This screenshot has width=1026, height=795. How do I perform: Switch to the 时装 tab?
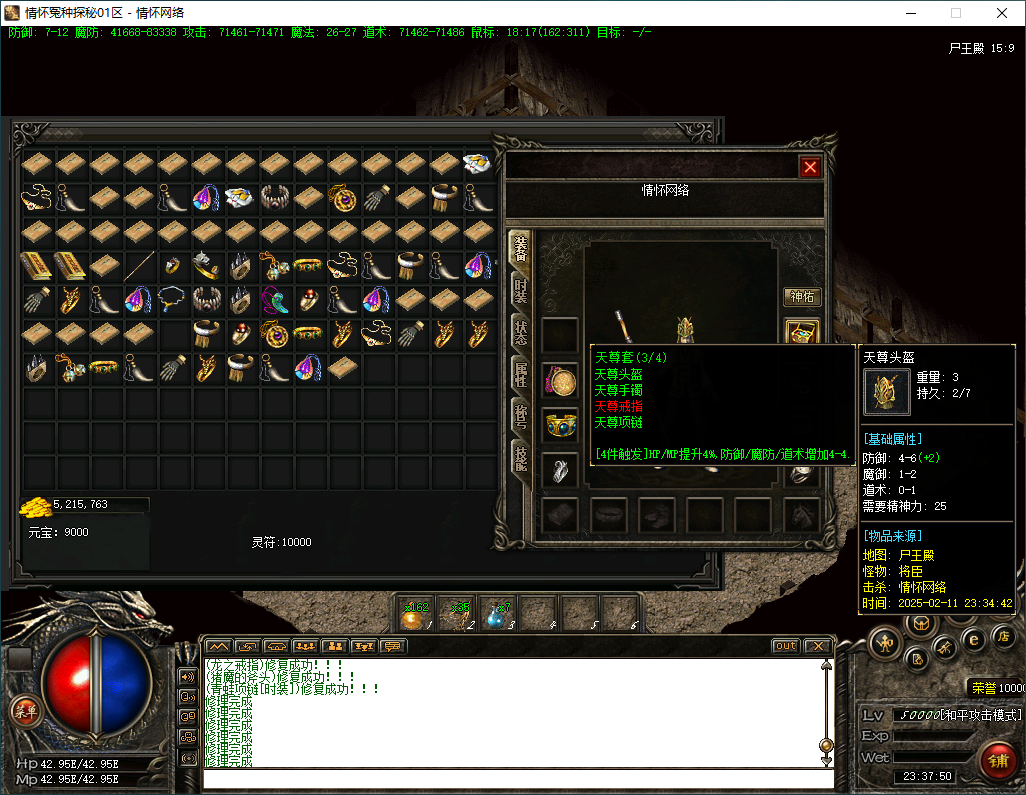520,290
